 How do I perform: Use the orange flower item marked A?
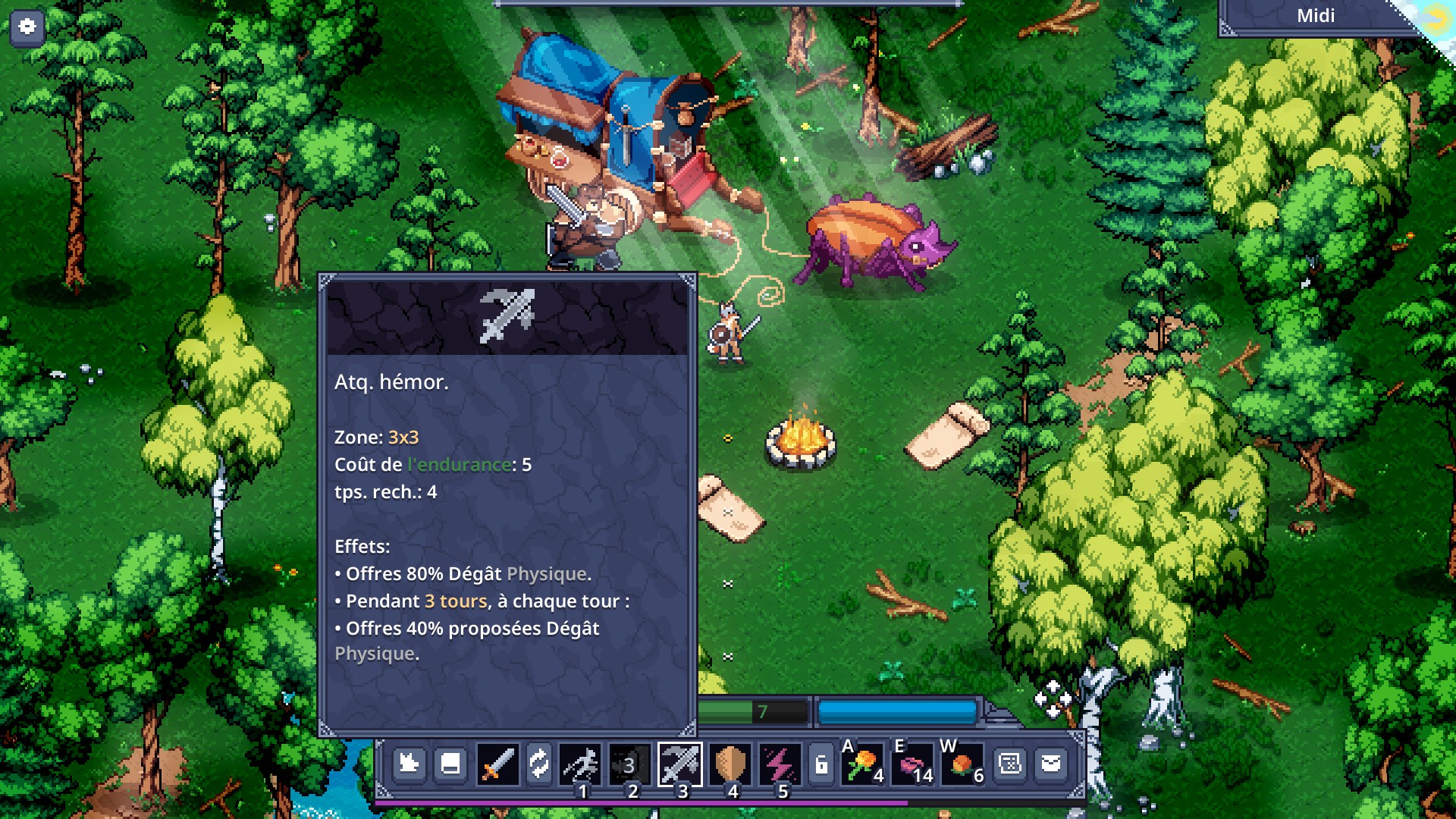point(863,764)
